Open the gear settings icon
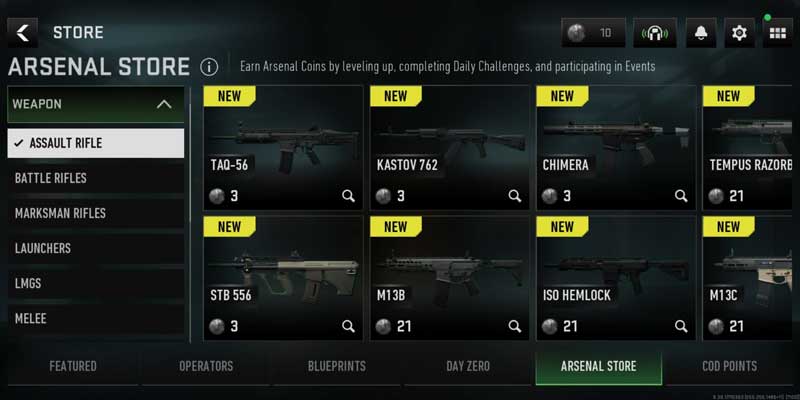 click(739, 33)
